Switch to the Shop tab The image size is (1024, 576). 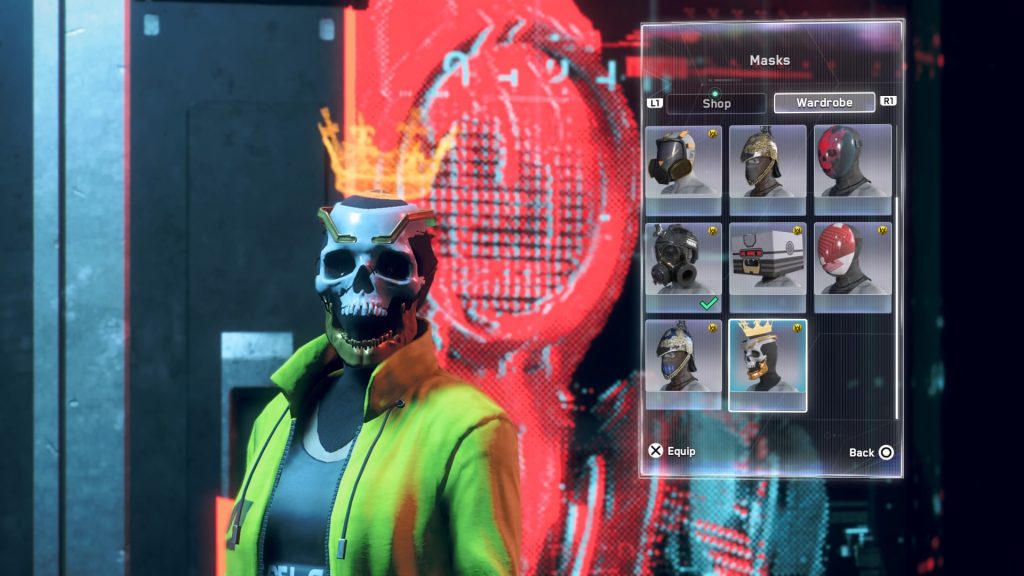716,103
